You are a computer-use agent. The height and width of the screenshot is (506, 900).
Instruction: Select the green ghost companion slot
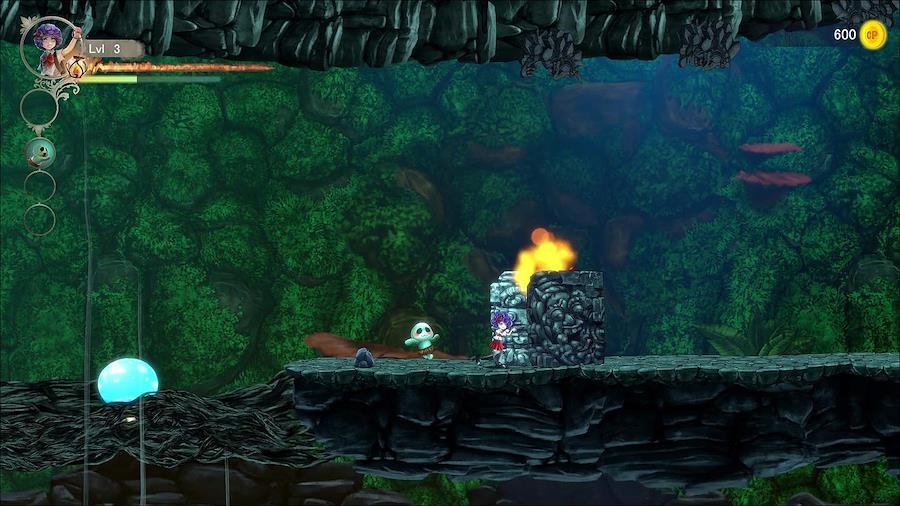(40, 151)
